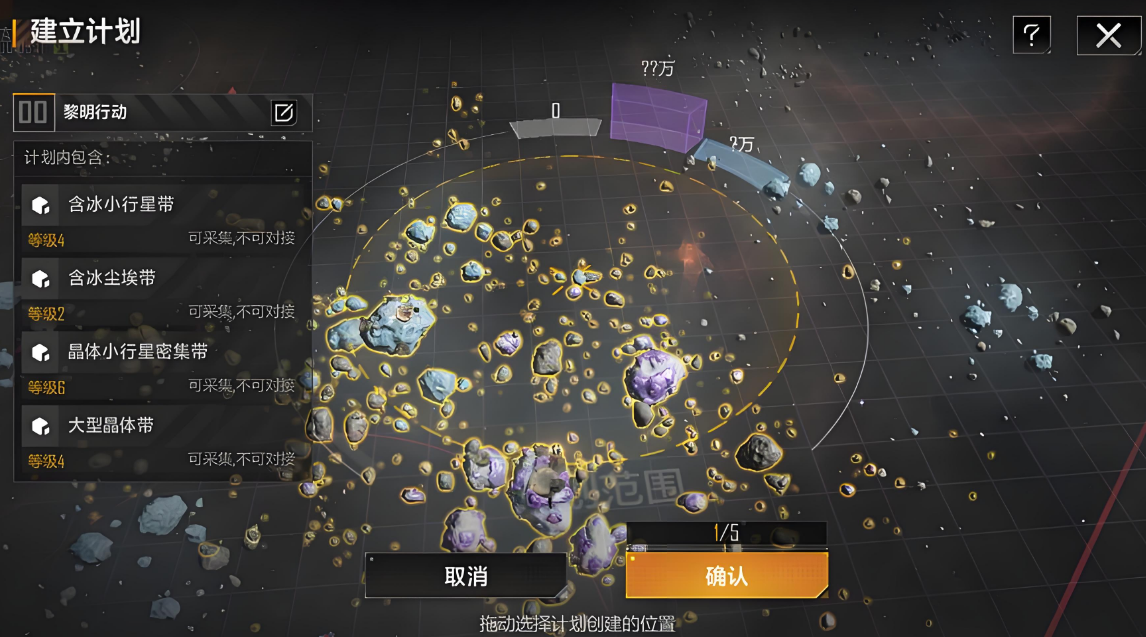The width and height of the screenshot is (1146, 637).
Task: Close the 建立计划 screen
Action: (x=1108, y=36)
